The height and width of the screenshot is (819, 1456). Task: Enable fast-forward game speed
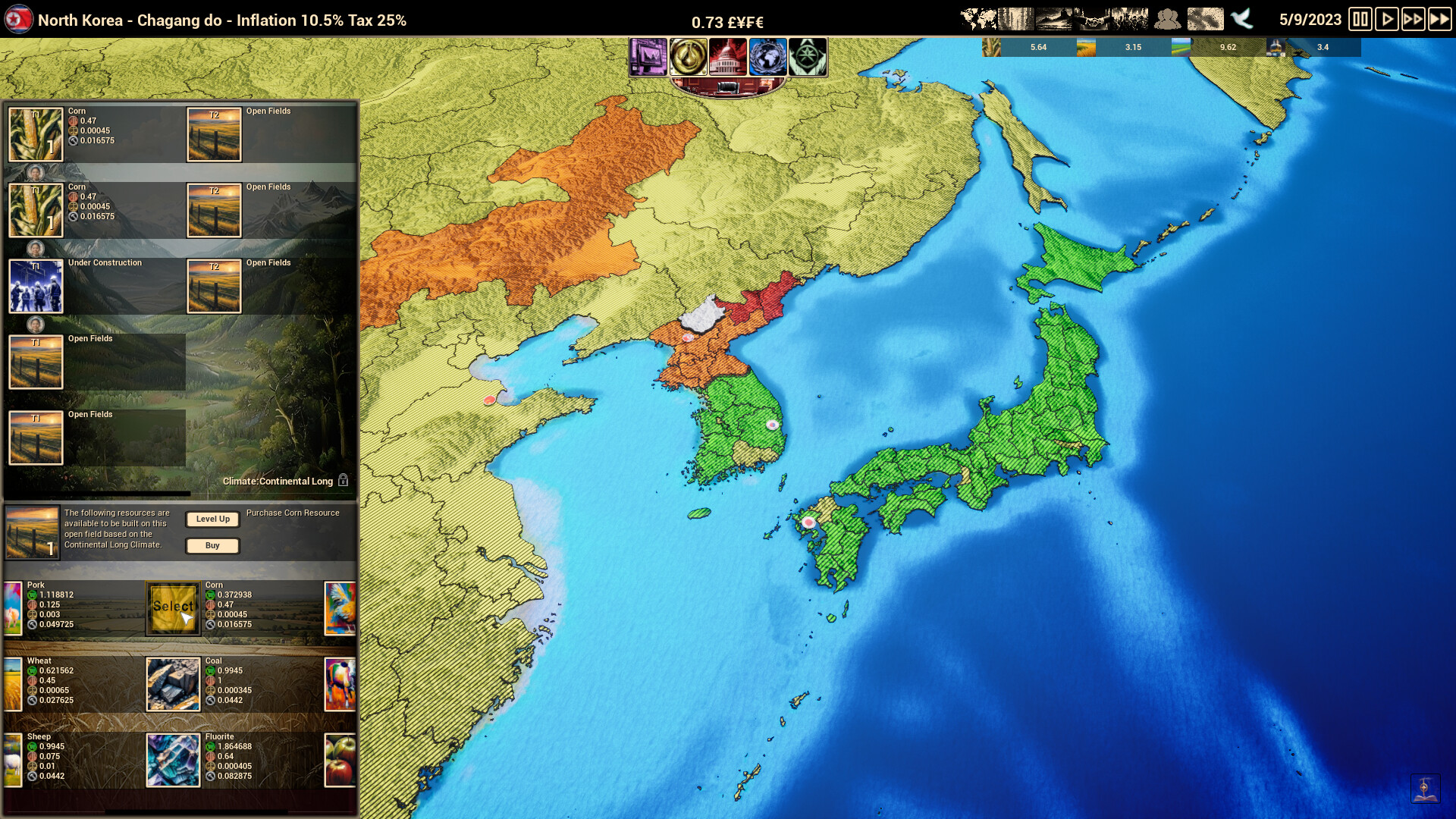(x=1413, y=18)
